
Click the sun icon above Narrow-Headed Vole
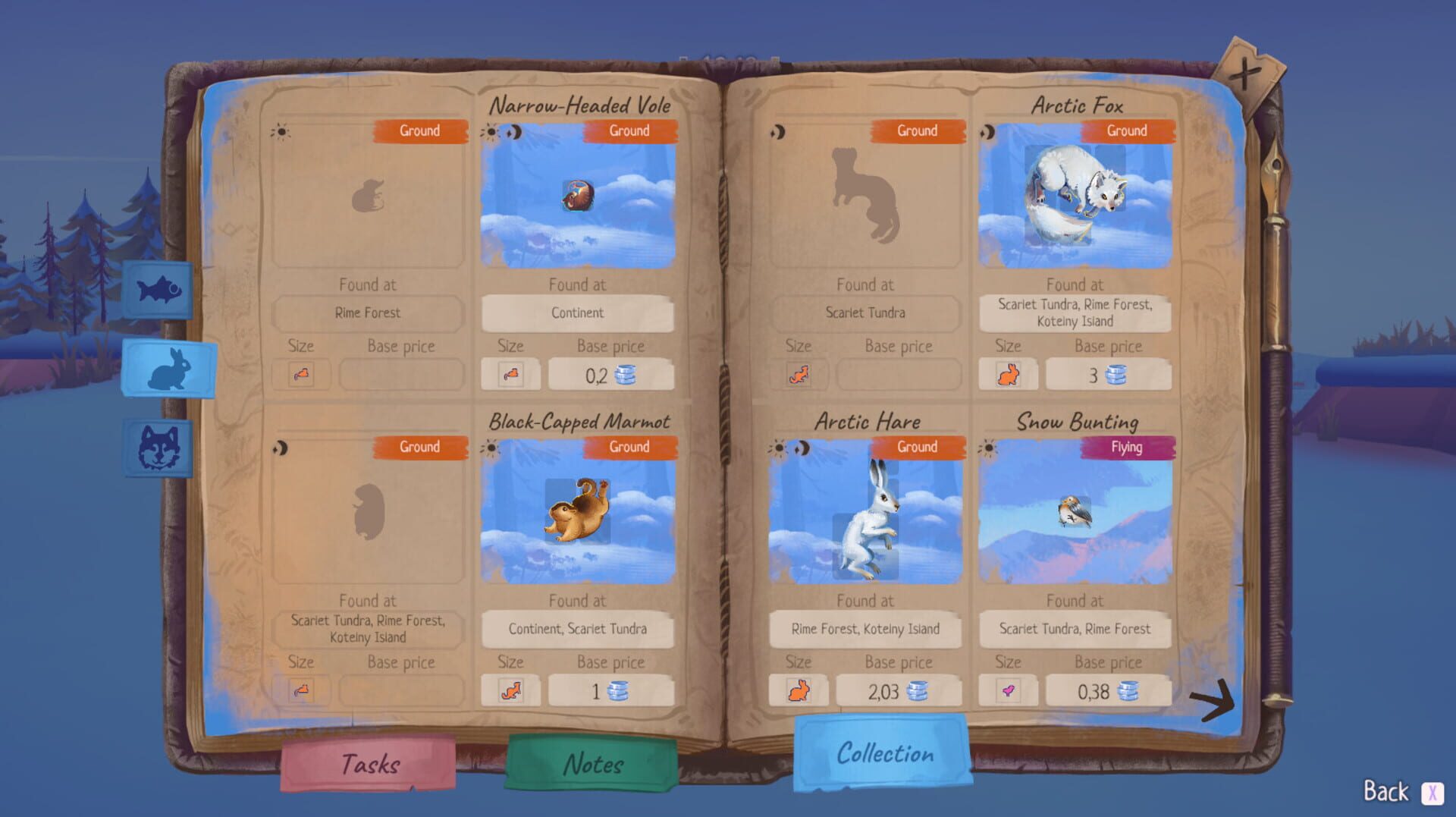point(492,130)
